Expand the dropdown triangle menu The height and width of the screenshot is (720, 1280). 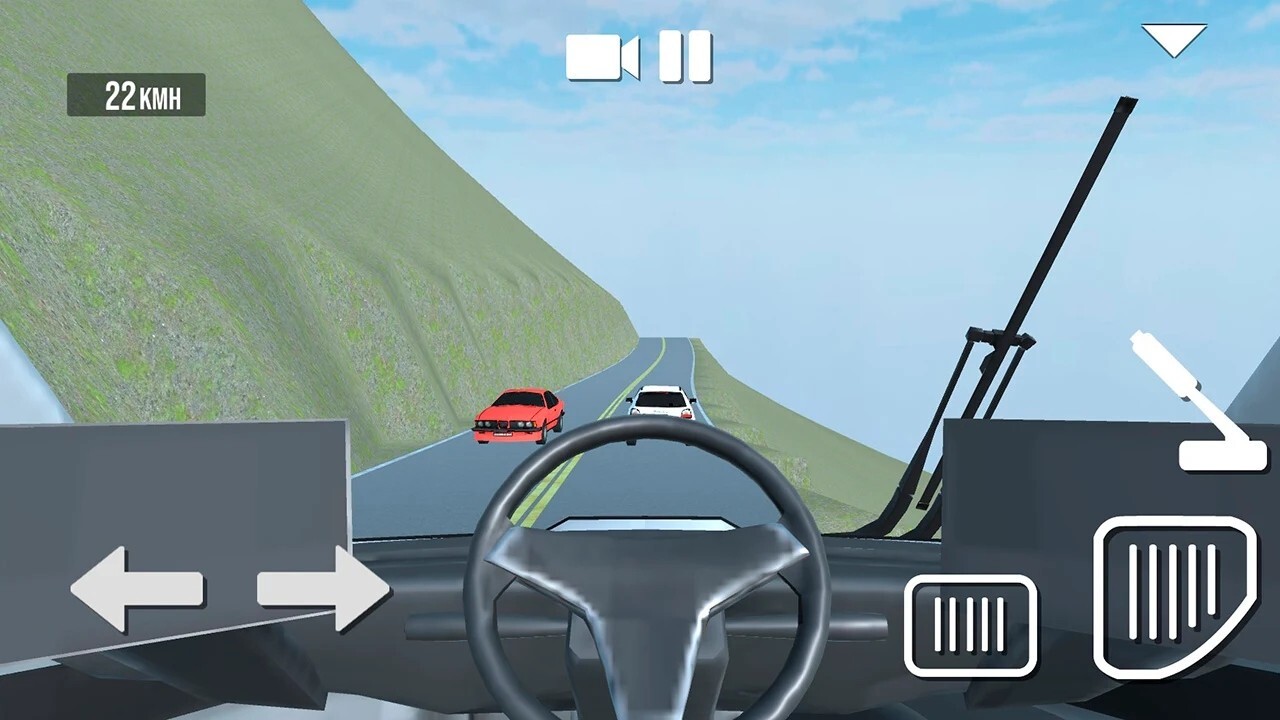(1174, 40)
